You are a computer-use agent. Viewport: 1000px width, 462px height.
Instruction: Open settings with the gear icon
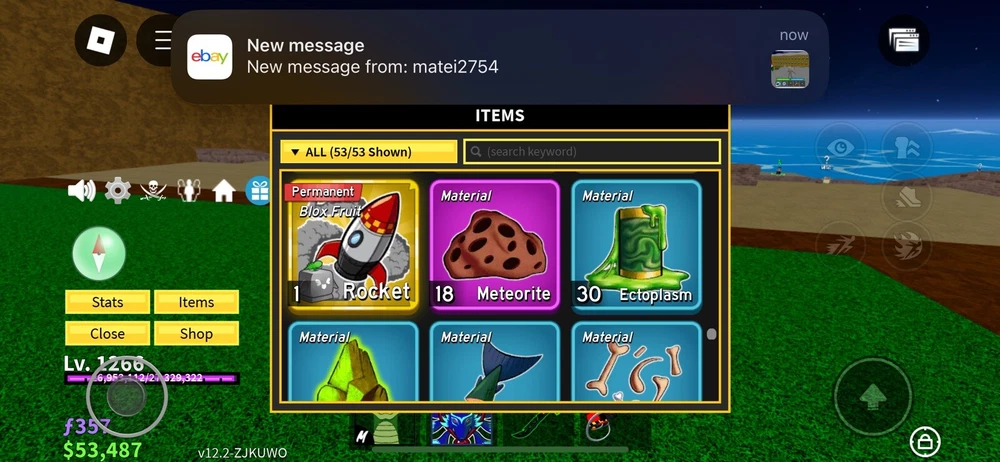pos(118,190)
